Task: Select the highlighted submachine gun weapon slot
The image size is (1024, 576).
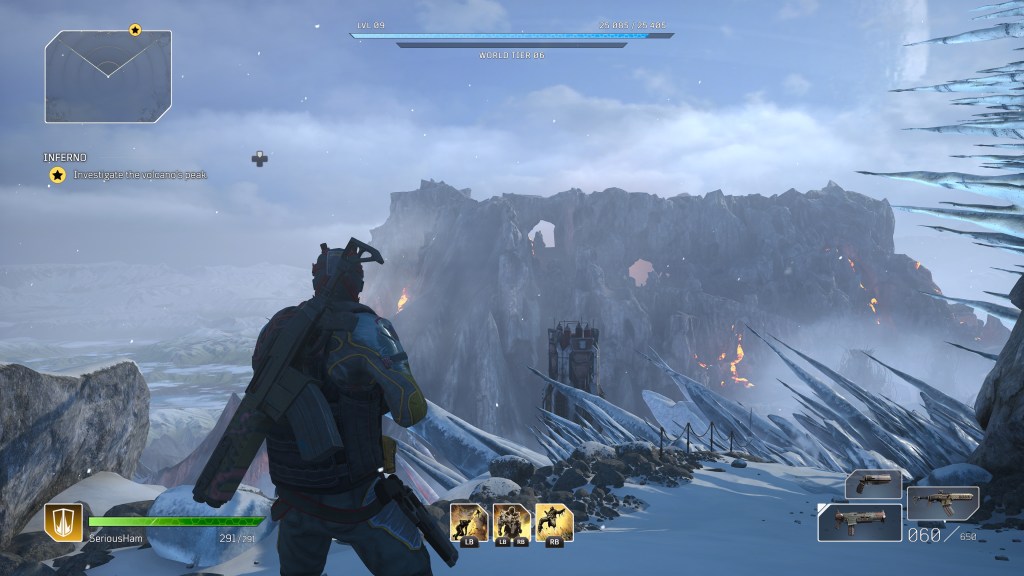Action: pyautogui.click(x=860, y=522)
